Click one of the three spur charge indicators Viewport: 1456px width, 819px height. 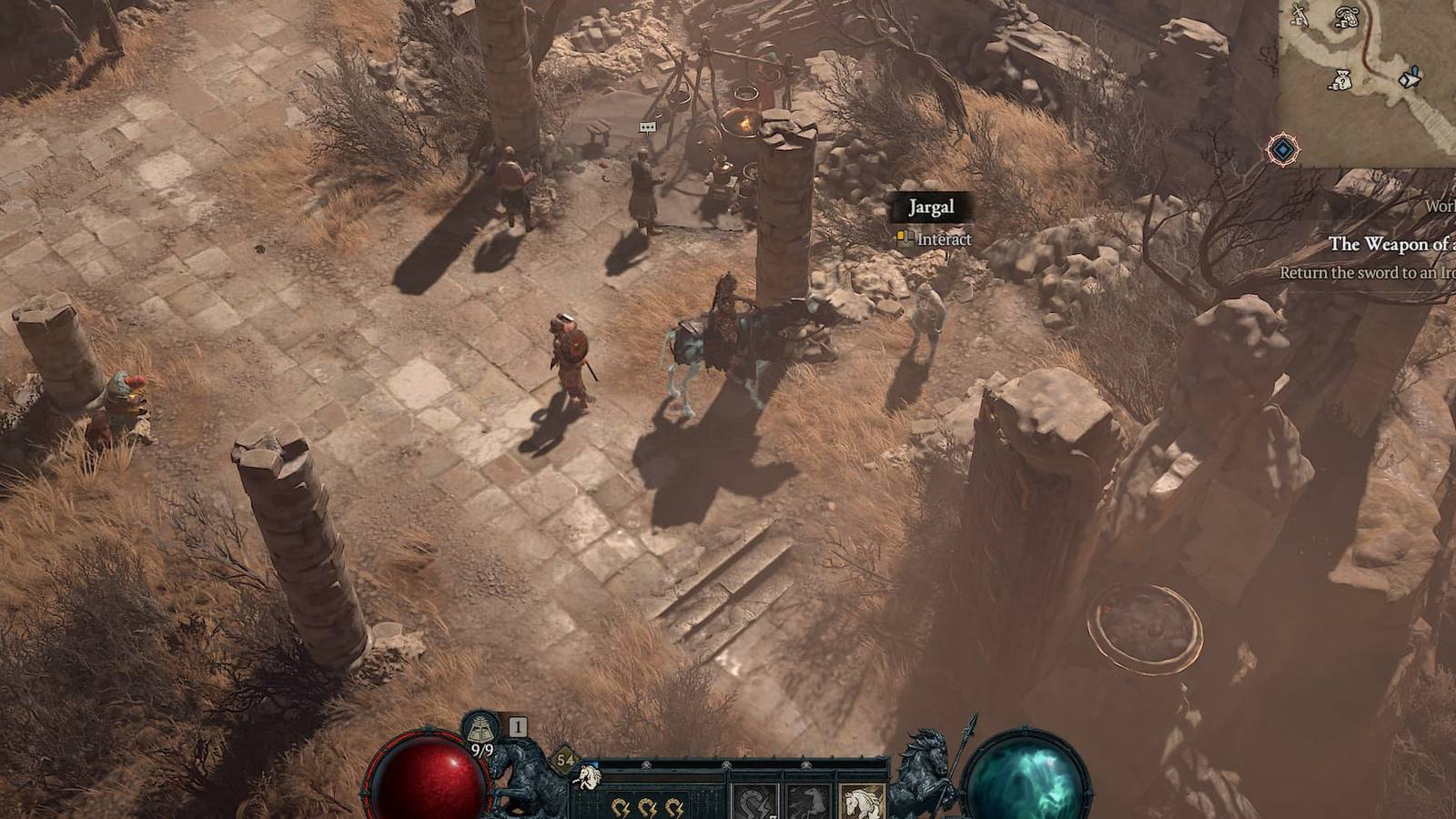click(x=619, y=807)
